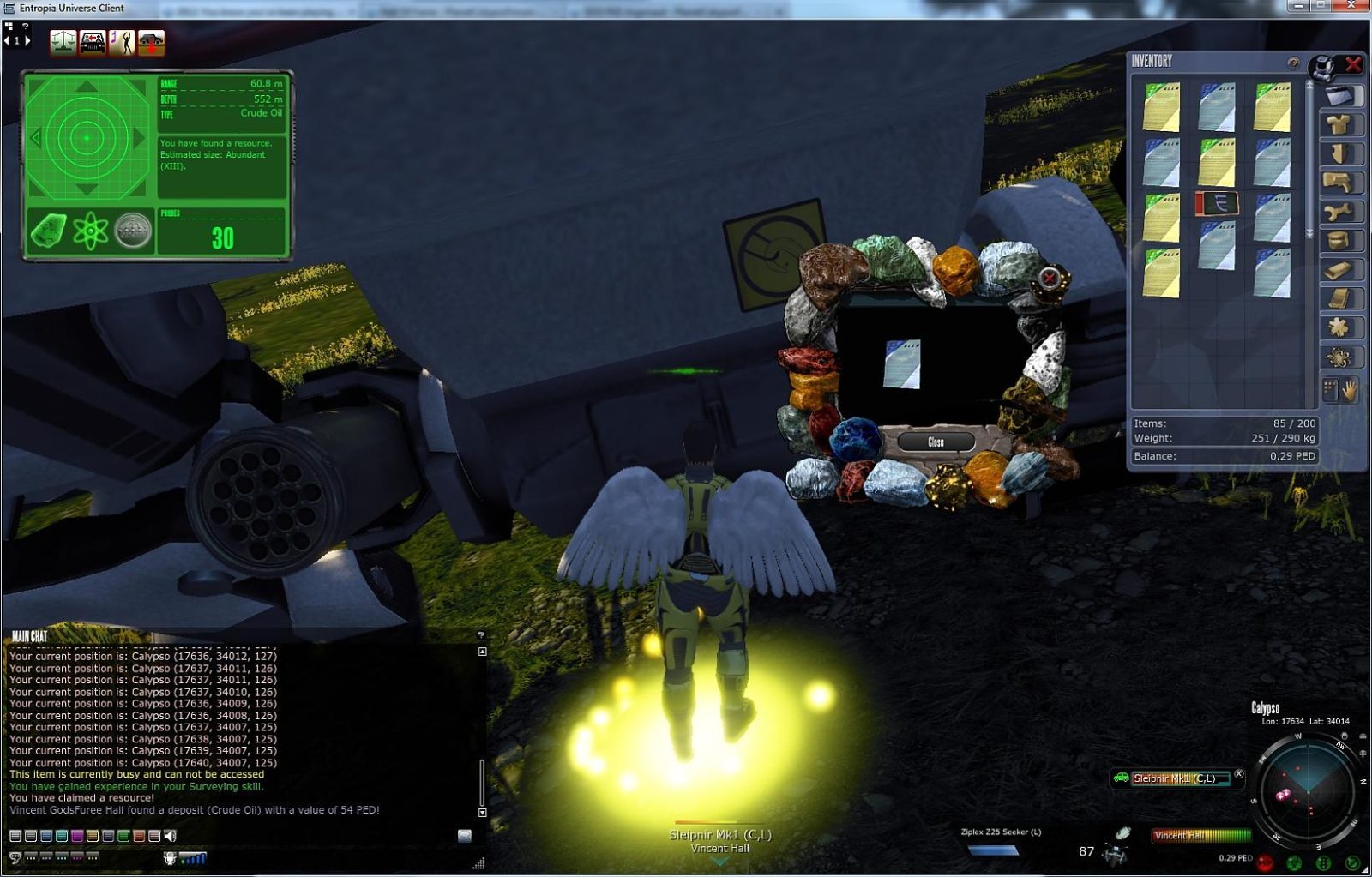Image resolution: width=1372 pixels, height=877 pixels.
Task: Click the radar left arrow to pan
Action: 35,137
